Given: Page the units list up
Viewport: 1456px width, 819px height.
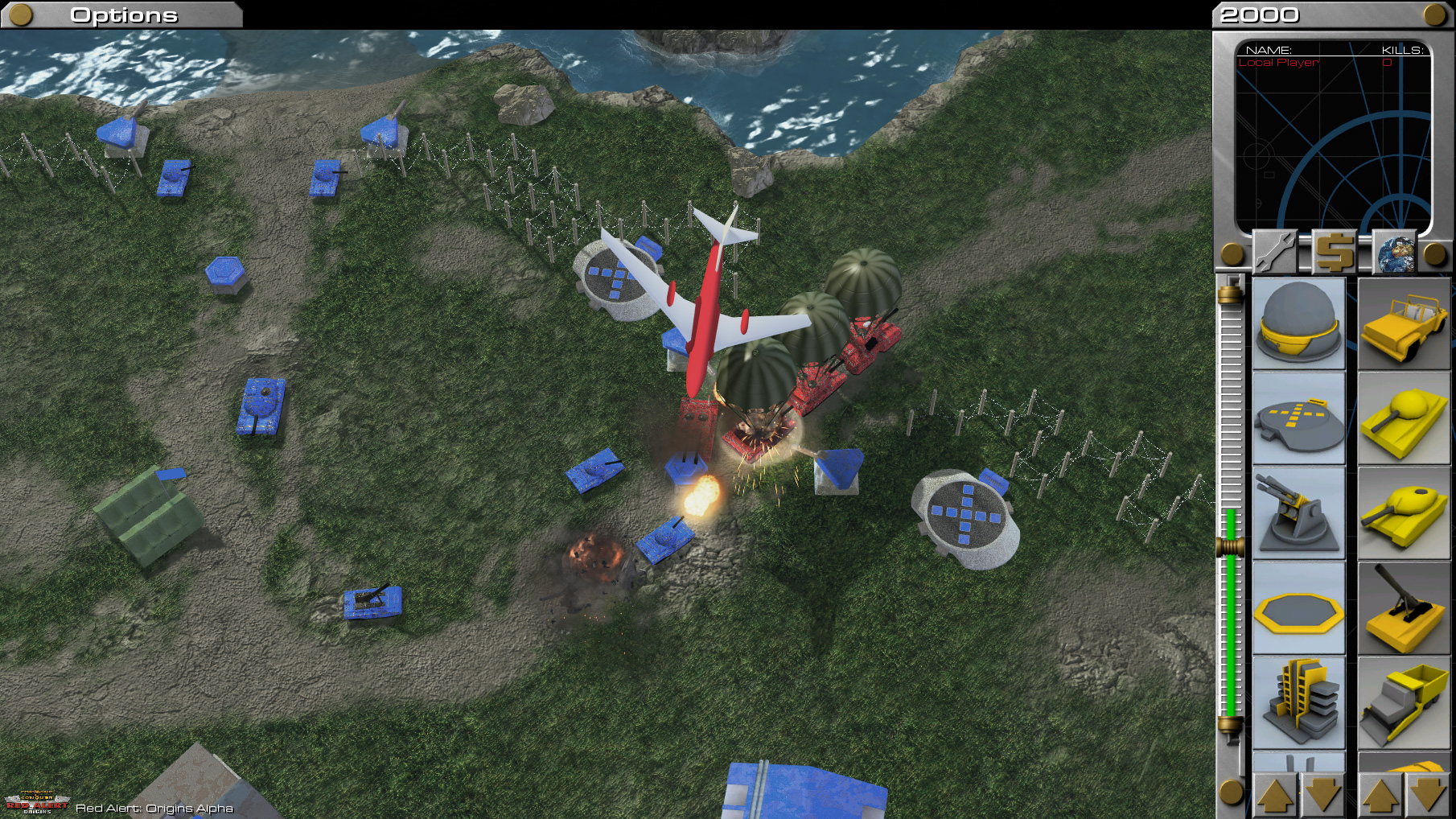Looking at the screenshot, I should [x=1380, y=794].
